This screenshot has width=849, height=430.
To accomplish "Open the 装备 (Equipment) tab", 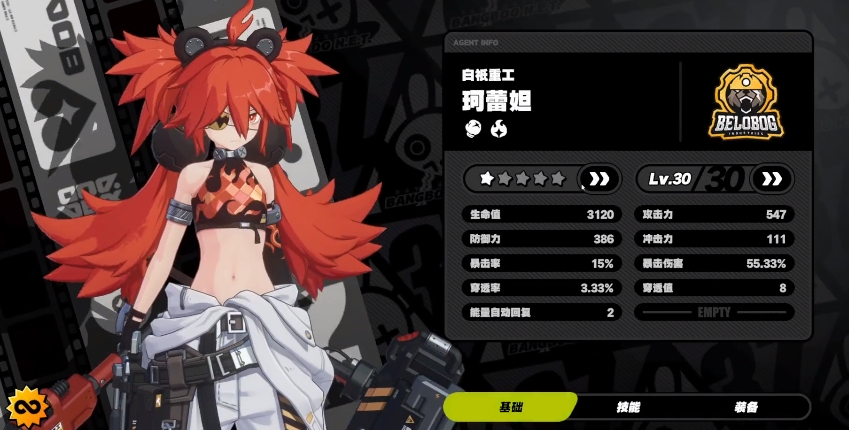I will click(745, 407).
